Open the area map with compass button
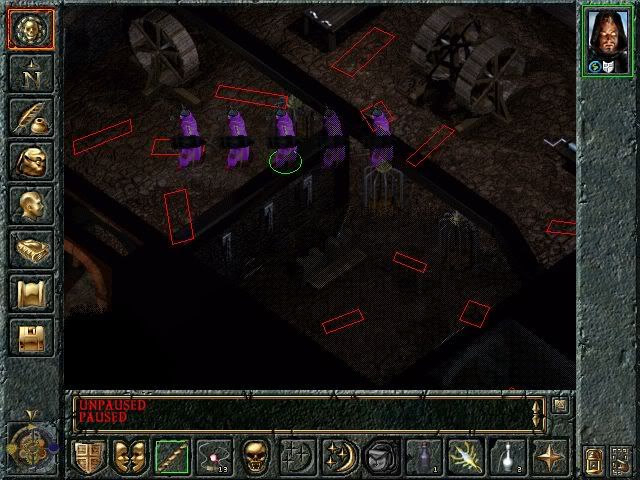This screenshot has height=480, width=640. coord(31,73)
